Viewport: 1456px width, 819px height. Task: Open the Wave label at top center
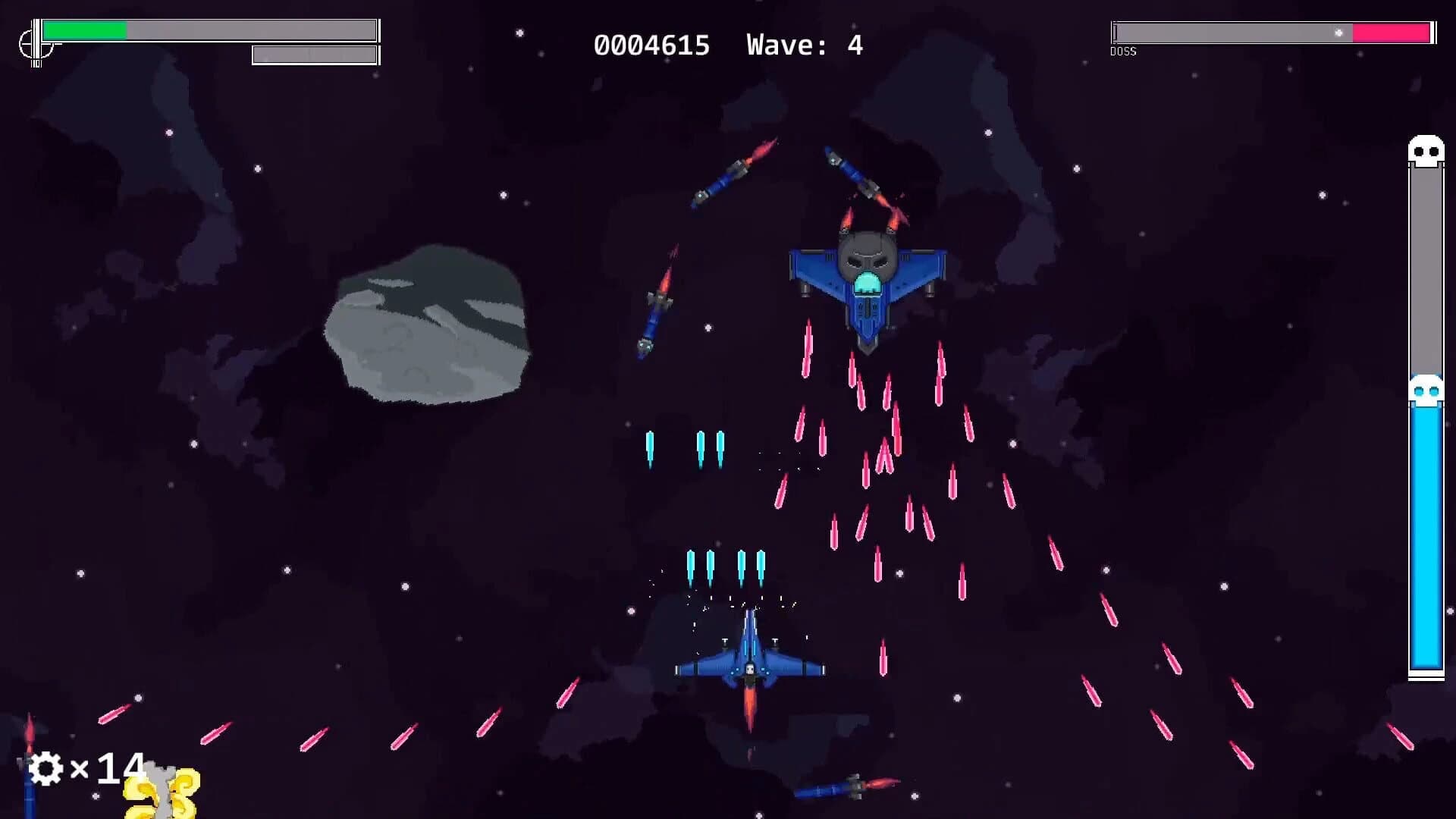click(781, 45)
